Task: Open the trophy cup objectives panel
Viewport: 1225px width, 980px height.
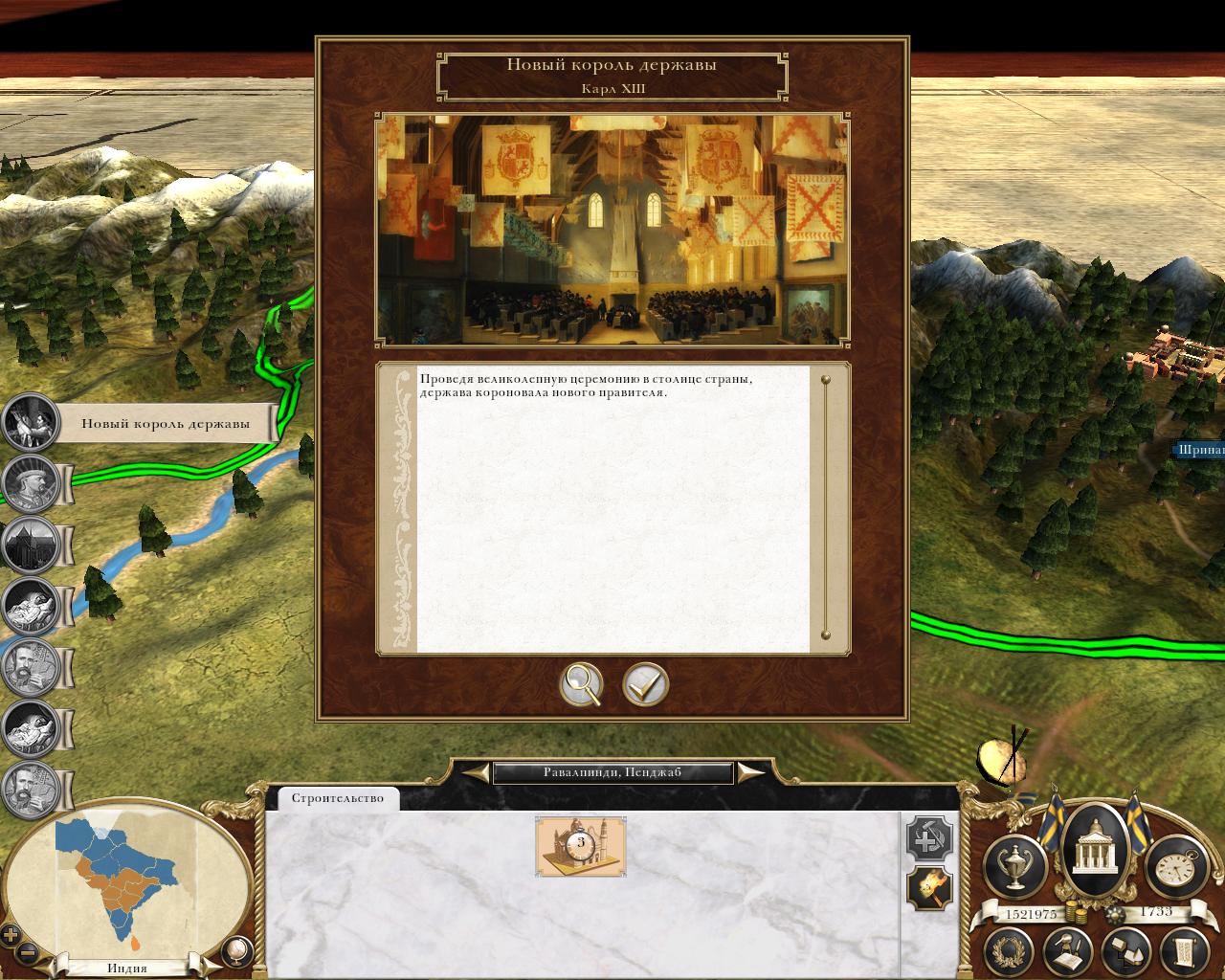Action: (1016, 864)
